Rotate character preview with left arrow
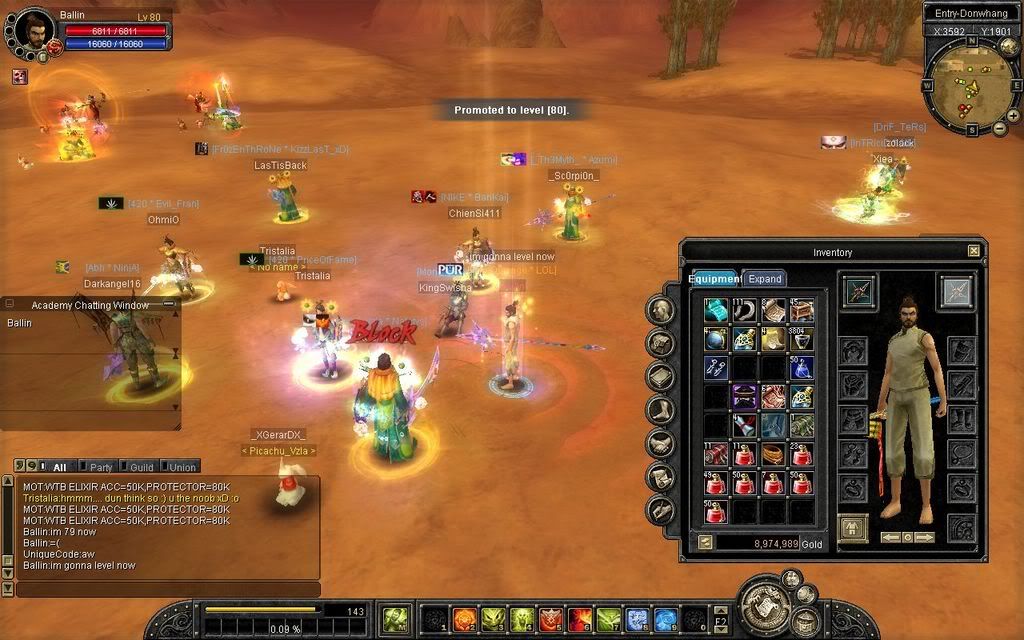1024x640 pixels. [890, 537]
